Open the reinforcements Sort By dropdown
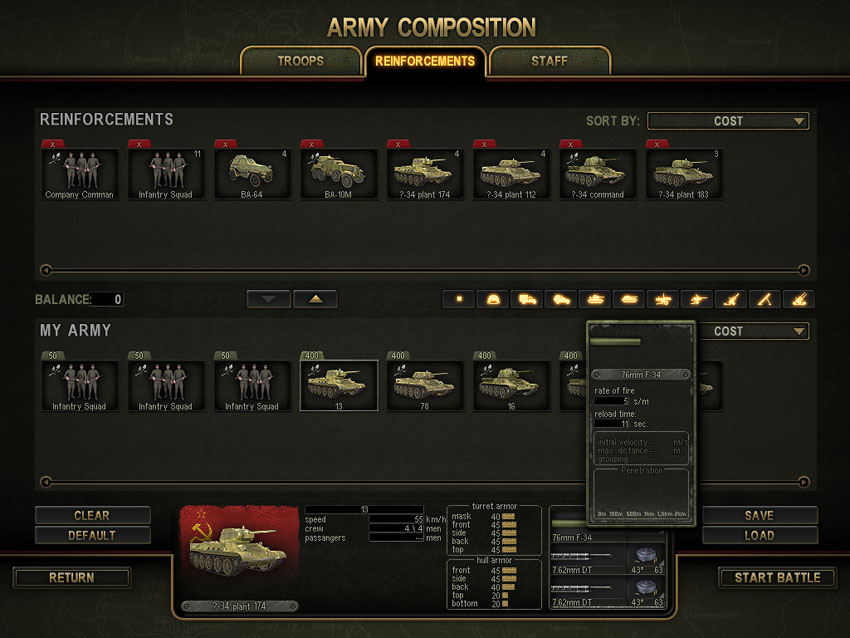 pyautogui.click(x=728, y=121)
